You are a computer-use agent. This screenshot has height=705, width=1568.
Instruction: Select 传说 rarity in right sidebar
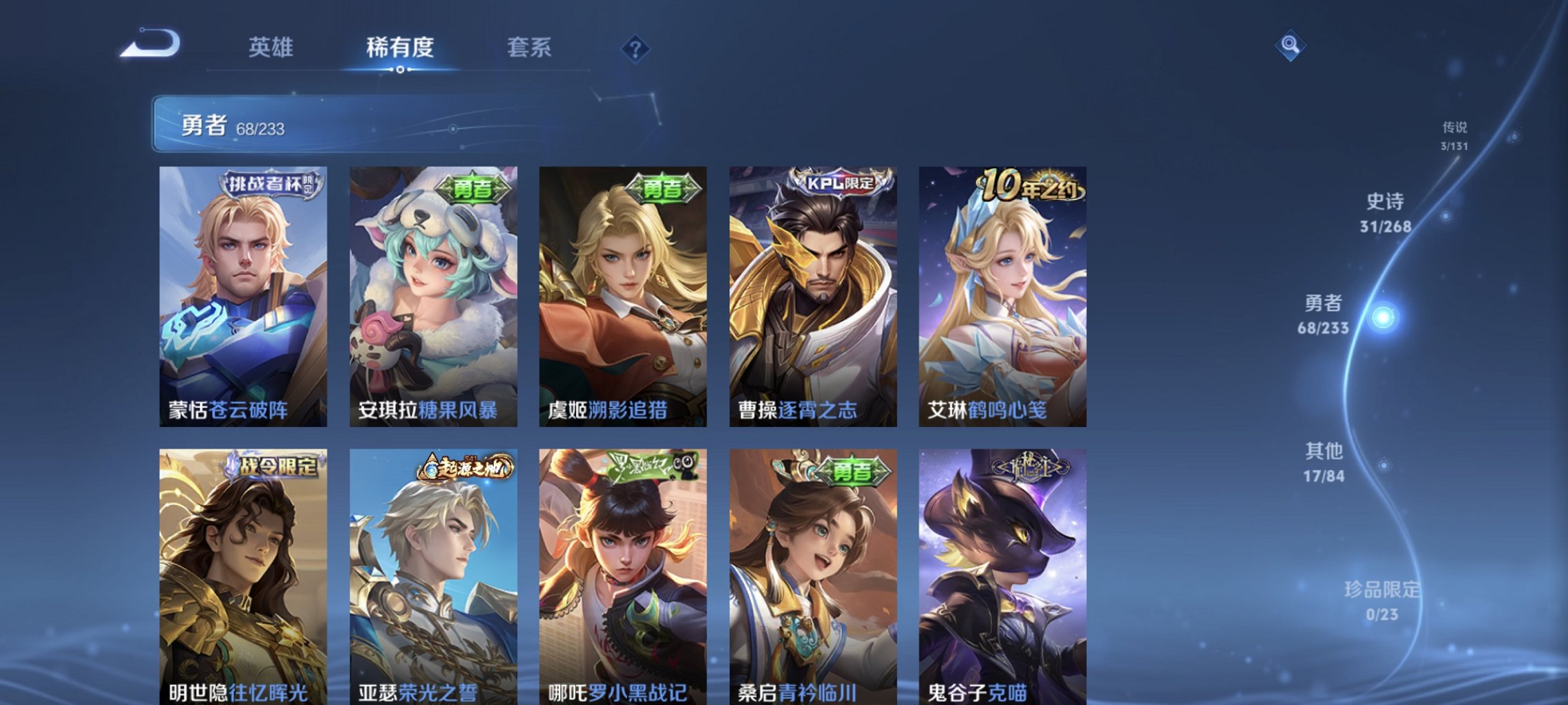click(x=1453, y=134)
